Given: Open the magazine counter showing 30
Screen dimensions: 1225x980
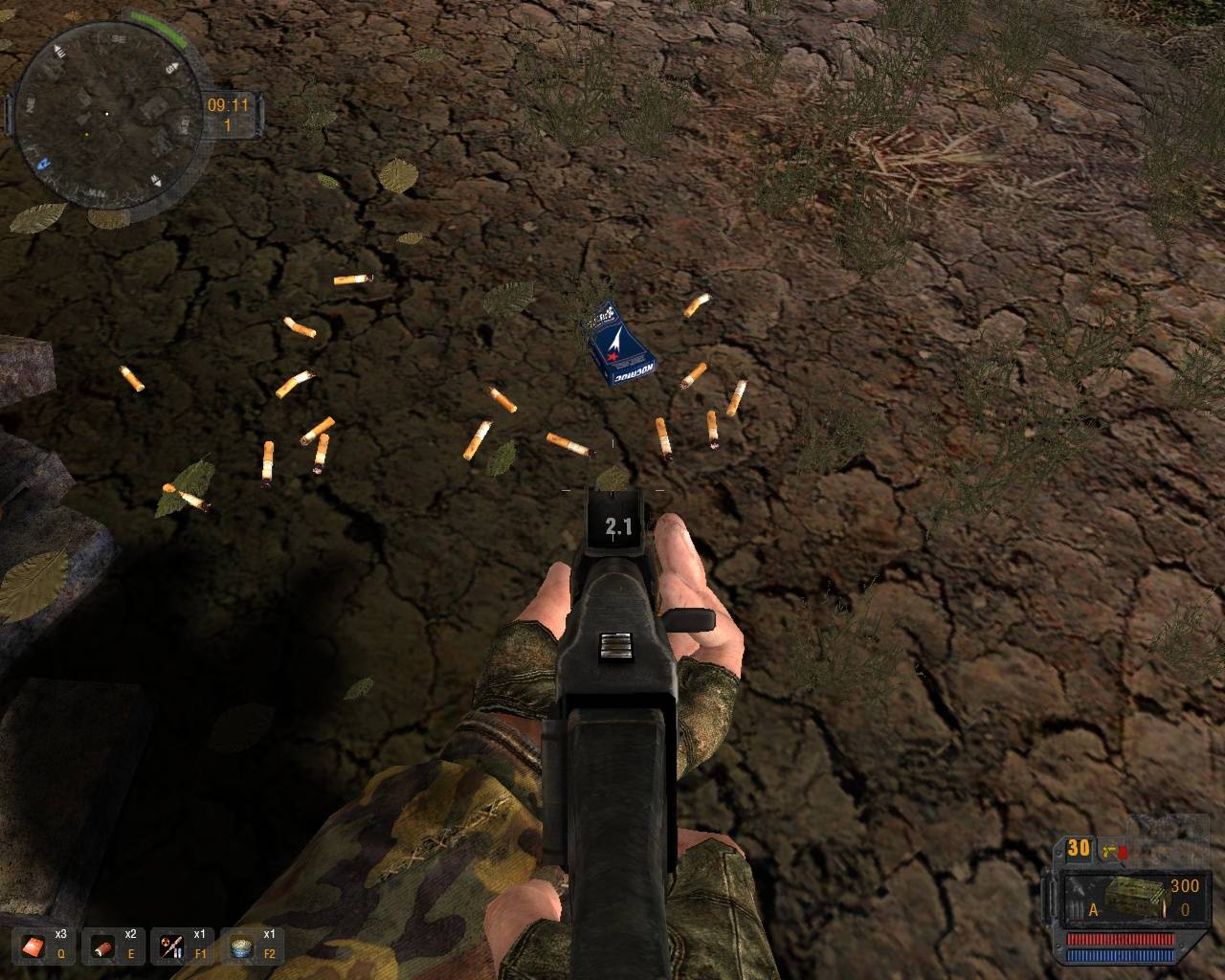Looking at the screenshot, I should (x=1079, y=848).
